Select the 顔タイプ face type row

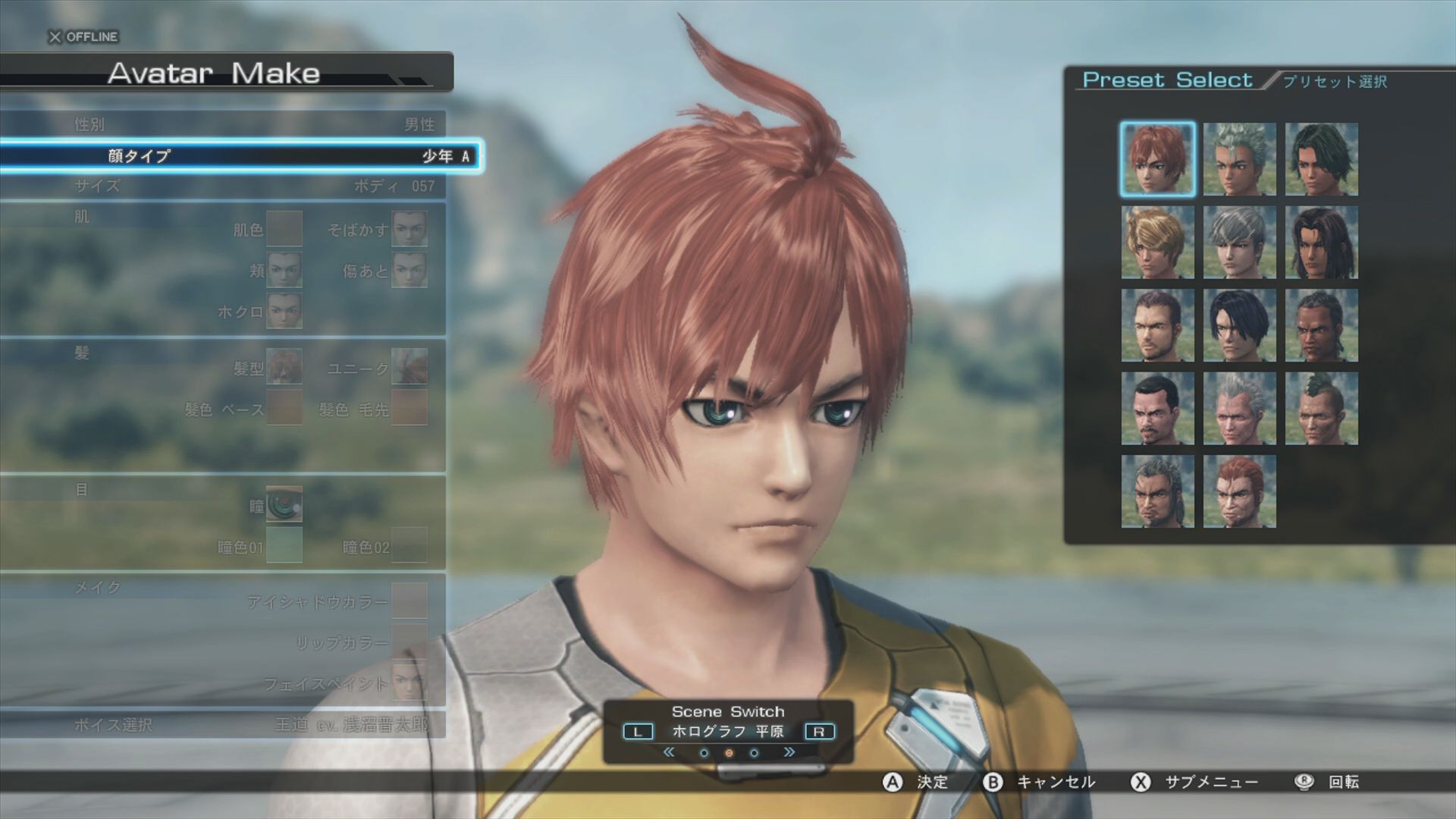(239, 156)
